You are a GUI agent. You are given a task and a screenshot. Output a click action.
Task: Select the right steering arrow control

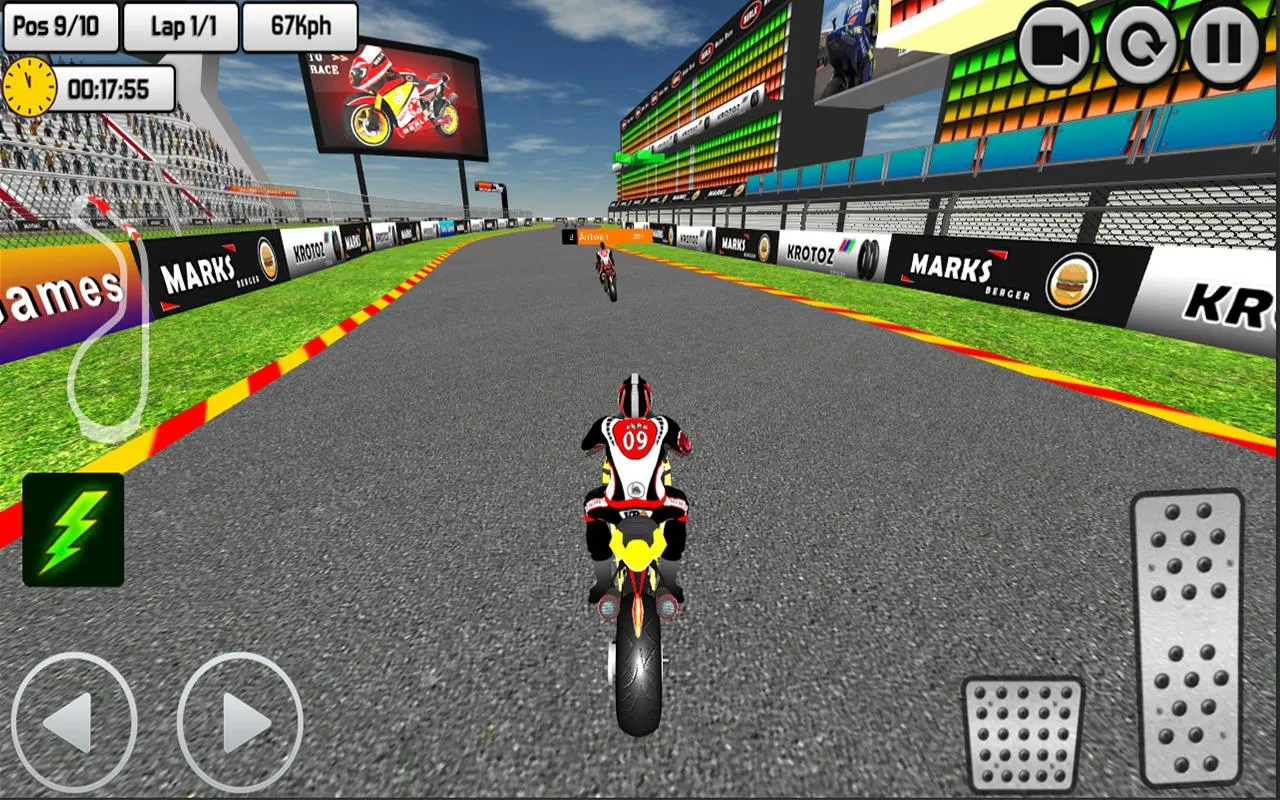tap(240, 727)
